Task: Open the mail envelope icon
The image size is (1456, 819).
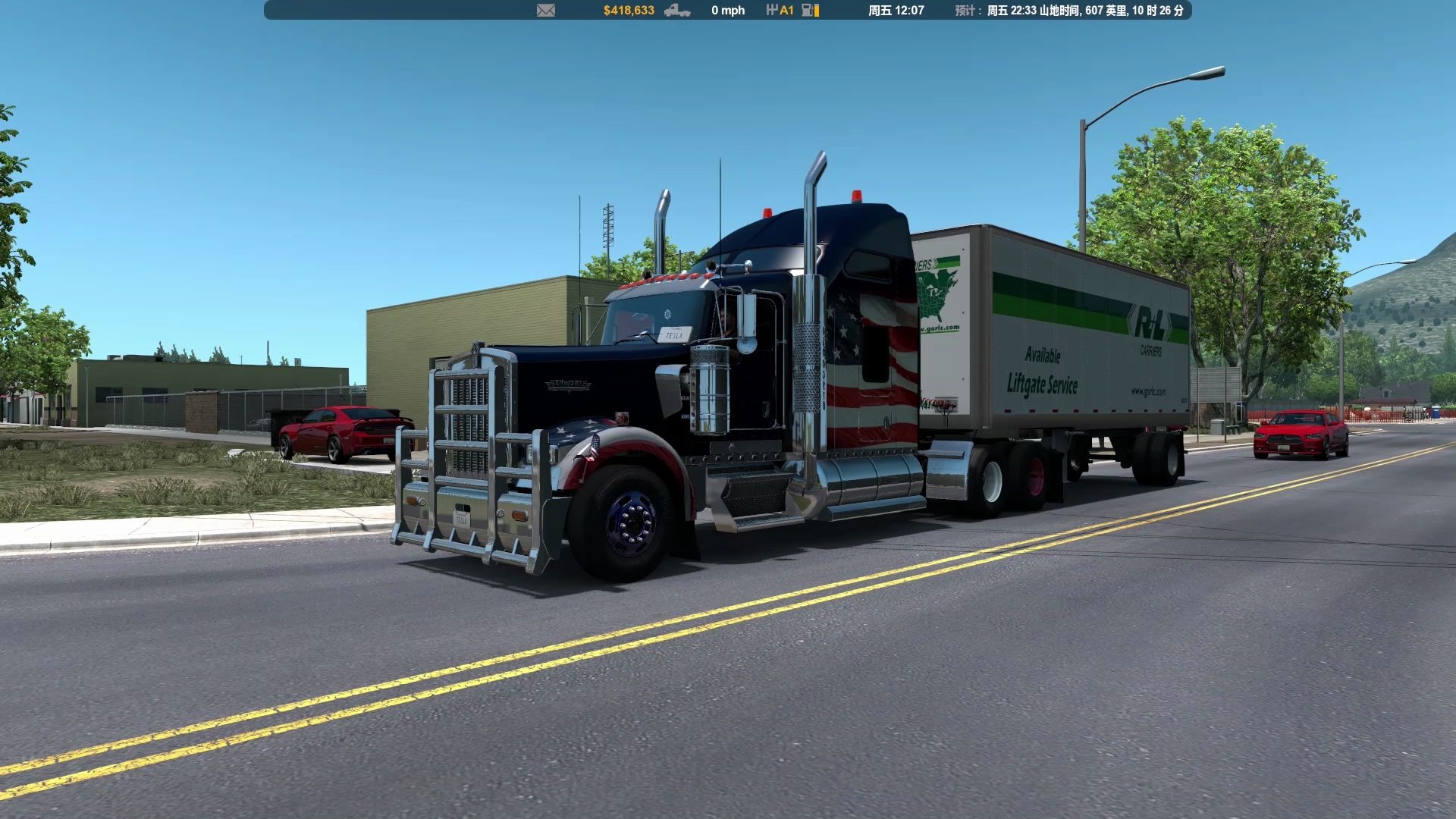Action: click(x=546, y=11)
